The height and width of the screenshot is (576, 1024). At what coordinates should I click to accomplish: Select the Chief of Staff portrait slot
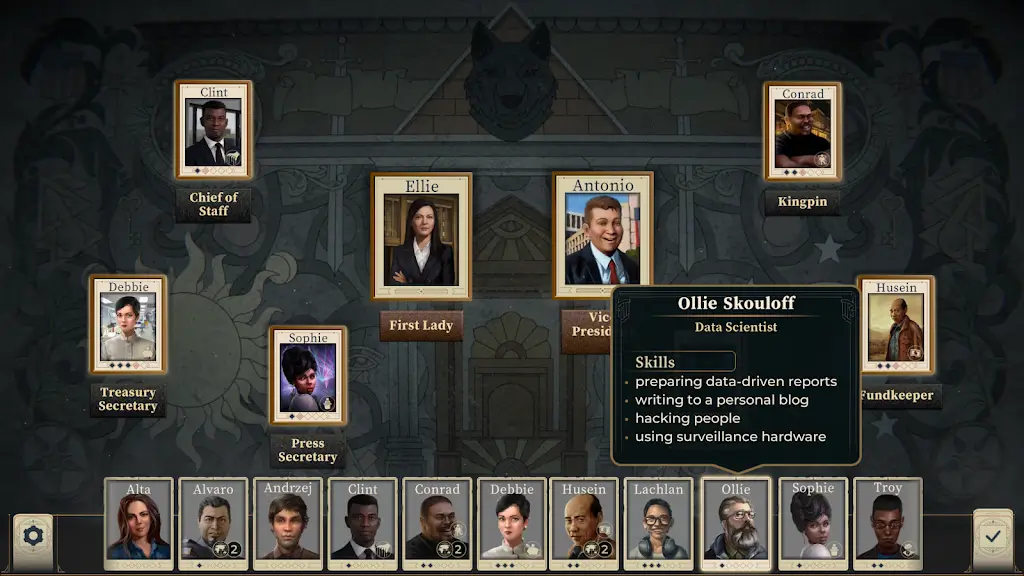pyautogui.click(x=214, y=131)
